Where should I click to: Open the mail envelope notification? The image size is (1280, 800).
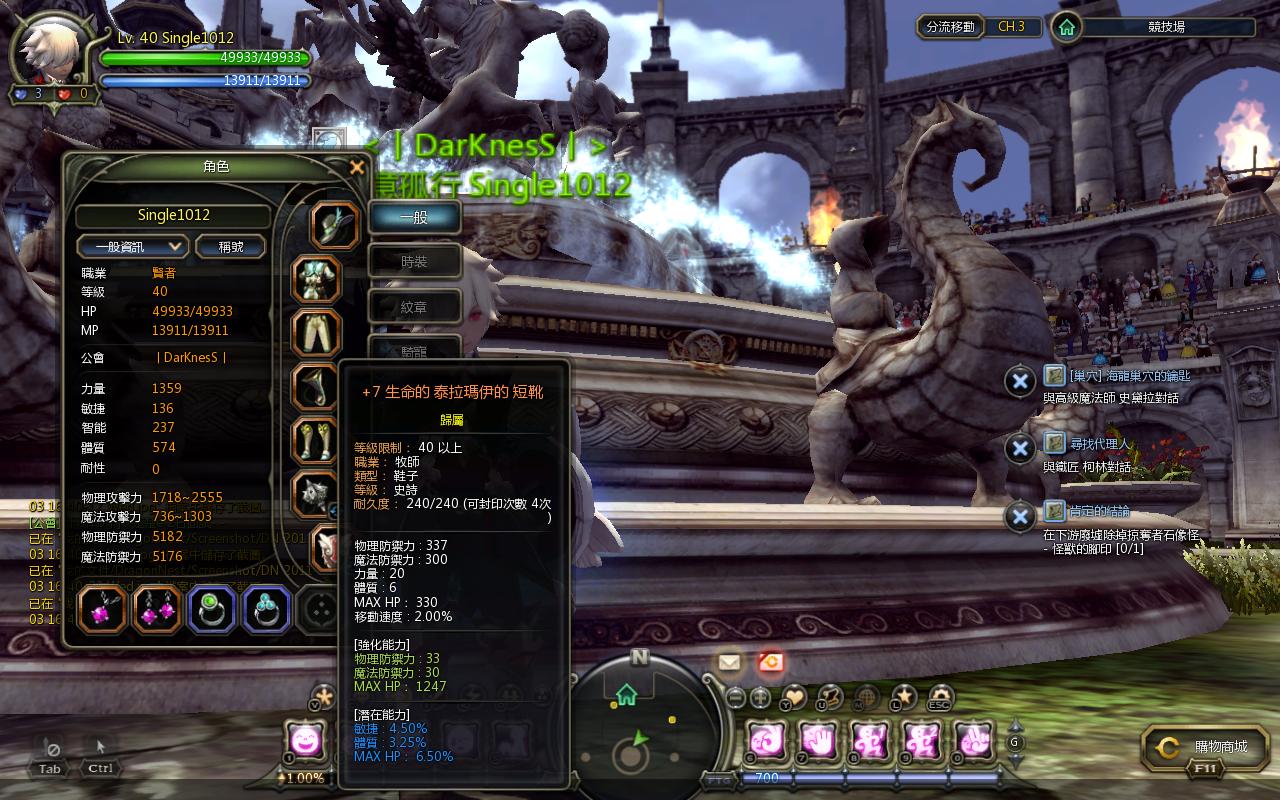[x=729, y=661]
